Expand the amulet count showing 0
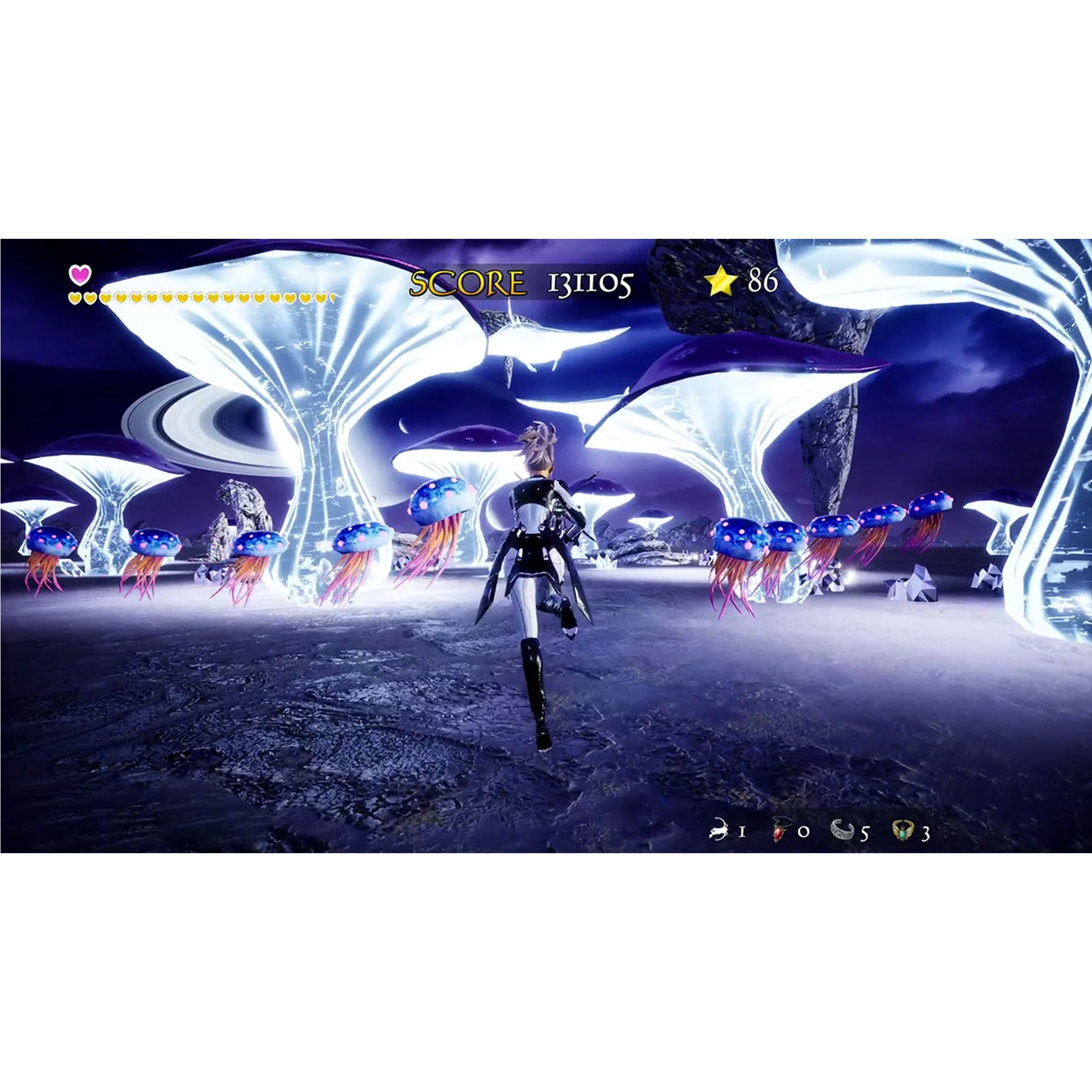 [x=805, y=832]
